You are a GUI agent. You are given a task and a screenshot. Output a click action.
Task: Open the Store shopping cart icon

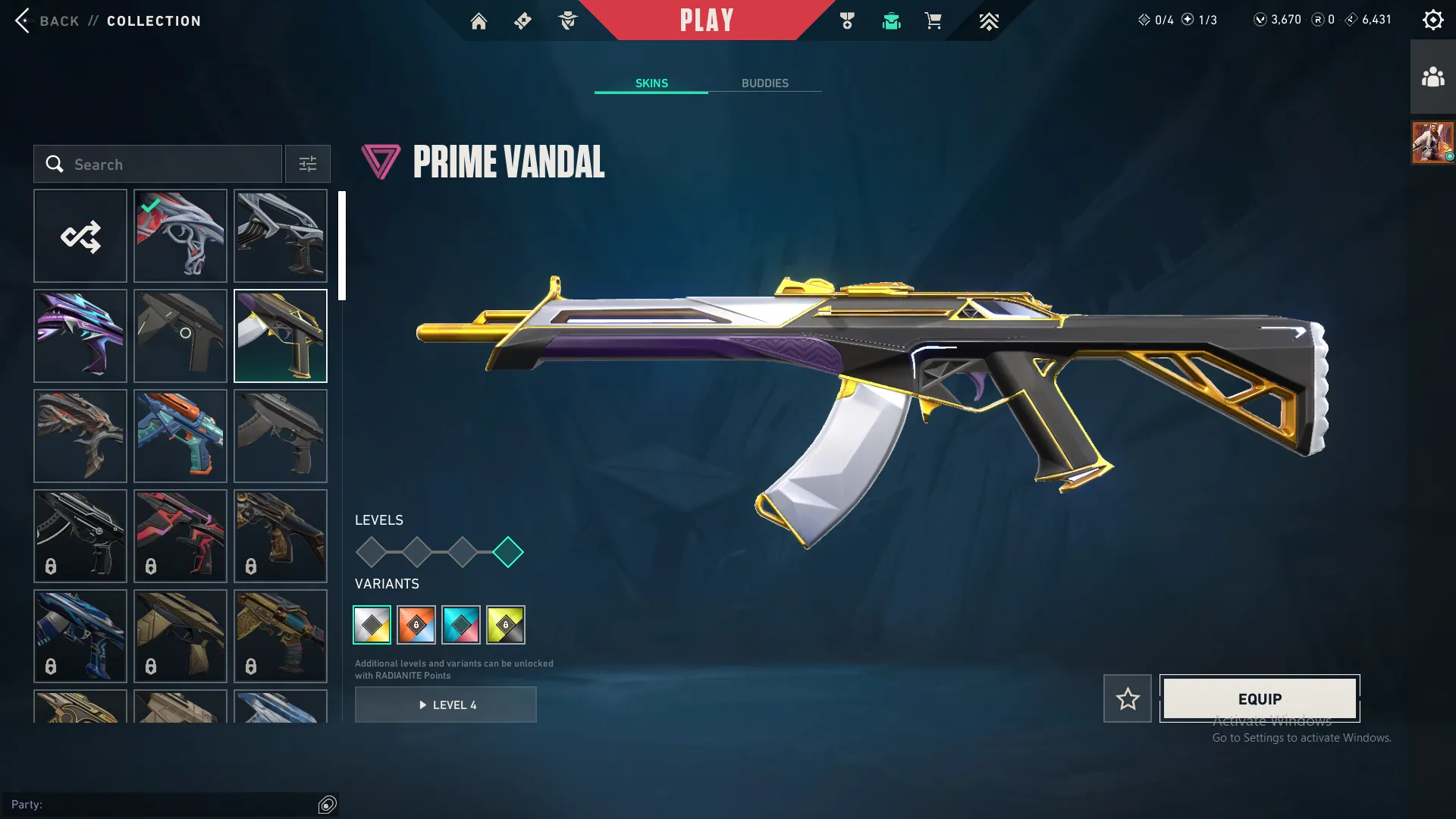point(934,21)
